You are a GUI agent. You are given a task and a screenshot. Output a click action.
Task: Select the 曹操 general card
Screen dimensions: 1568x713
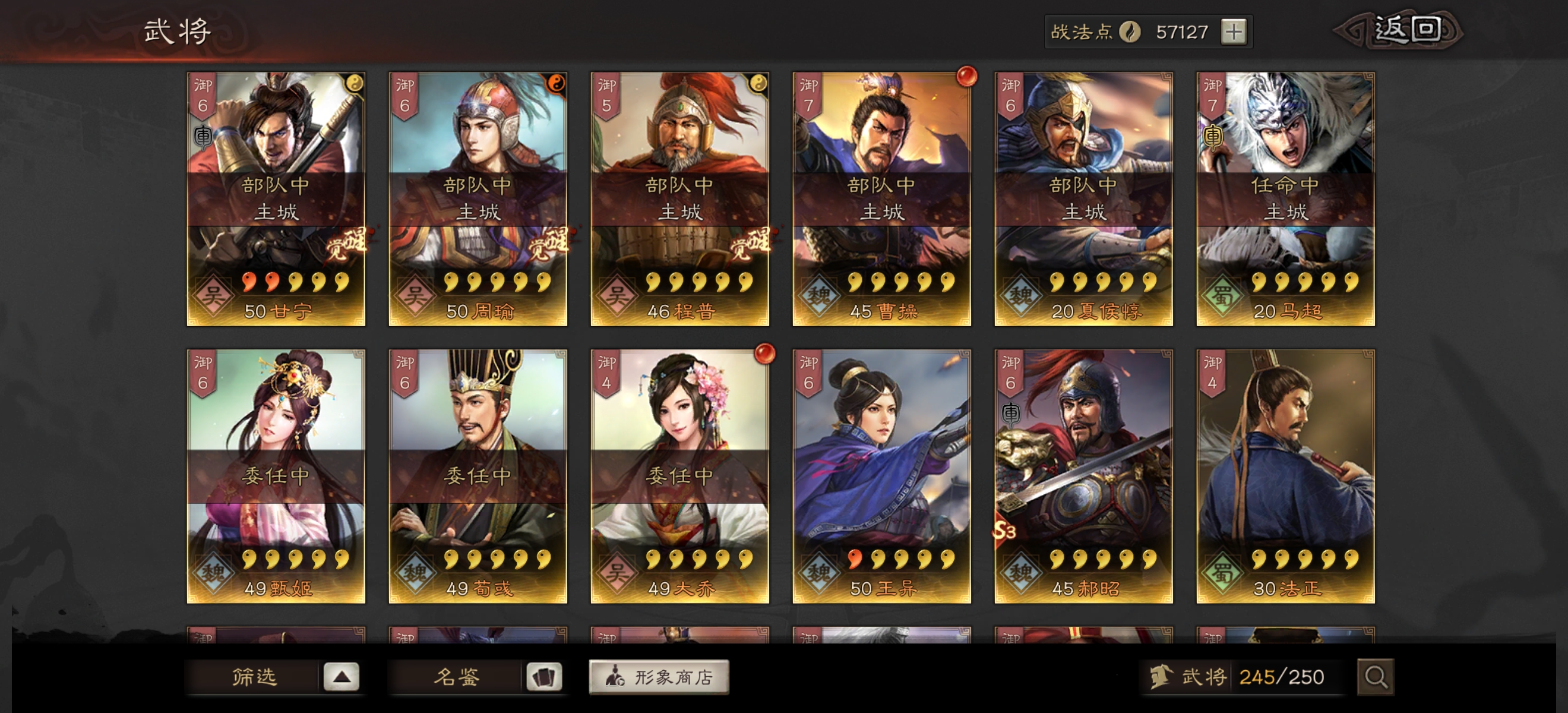tap(881, 199)
